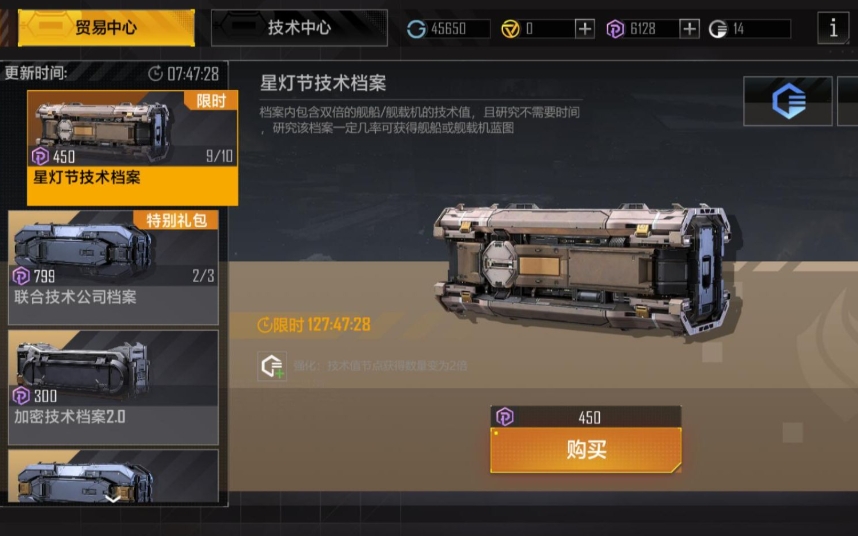Select the 联合技术公司档案 pack
The image size is (858, 536).
click(x=113, y=267)
